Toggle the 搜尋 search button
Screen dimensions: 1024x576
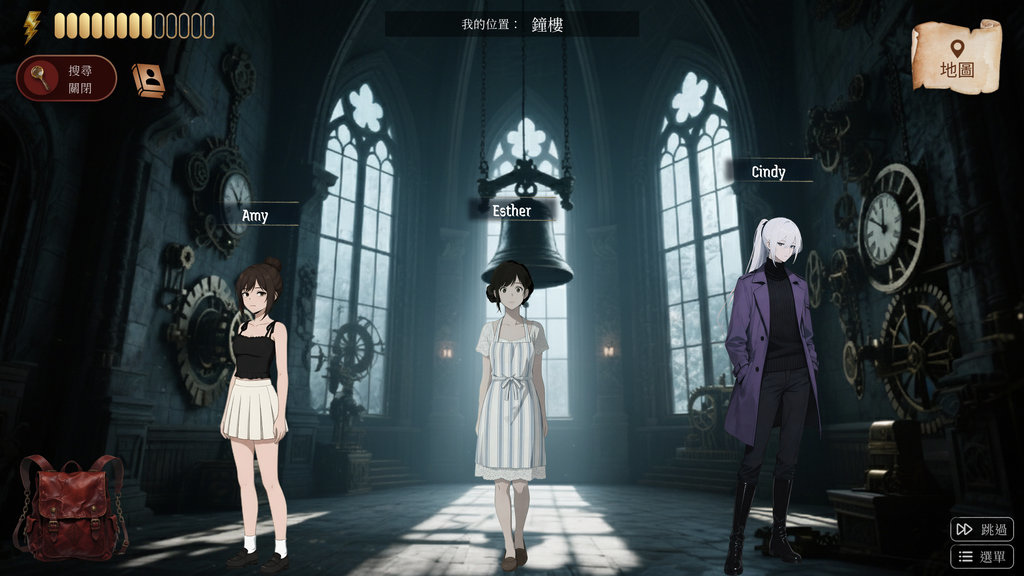tap(66, 78)
